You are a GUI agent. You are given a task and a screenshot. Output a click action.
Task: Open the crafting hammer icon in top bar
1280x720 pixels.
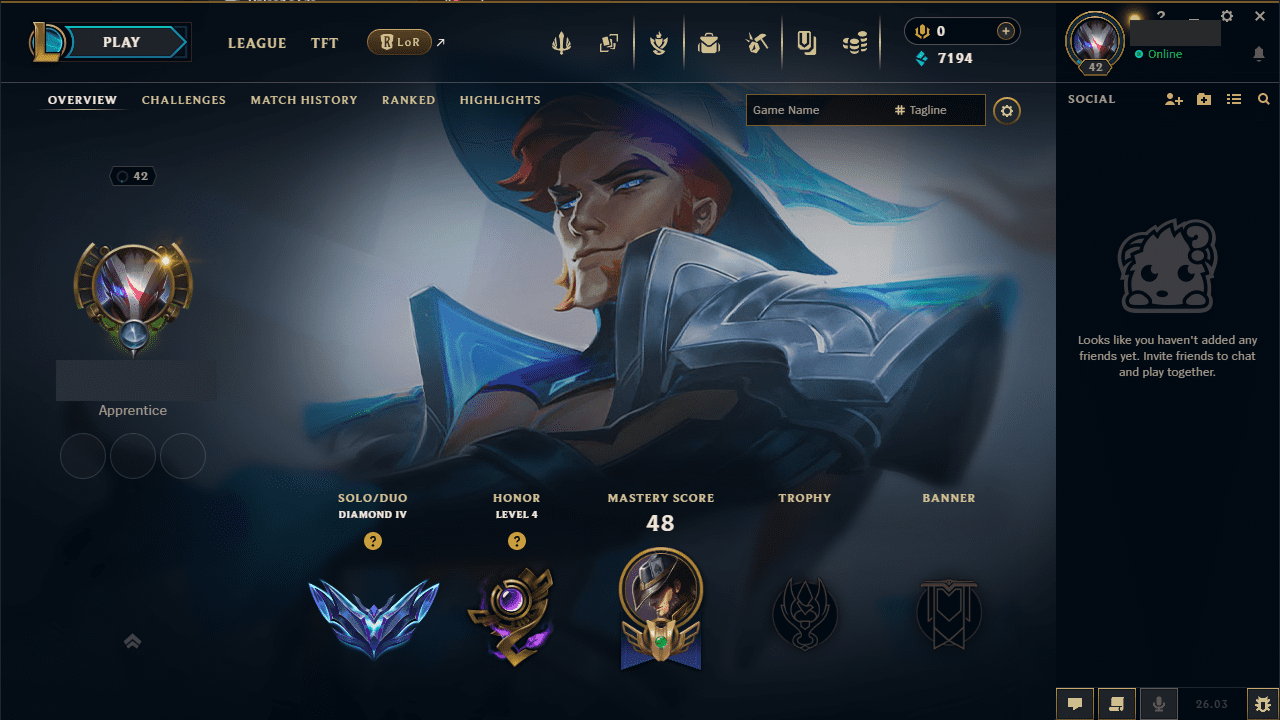(x=757, y=43)
